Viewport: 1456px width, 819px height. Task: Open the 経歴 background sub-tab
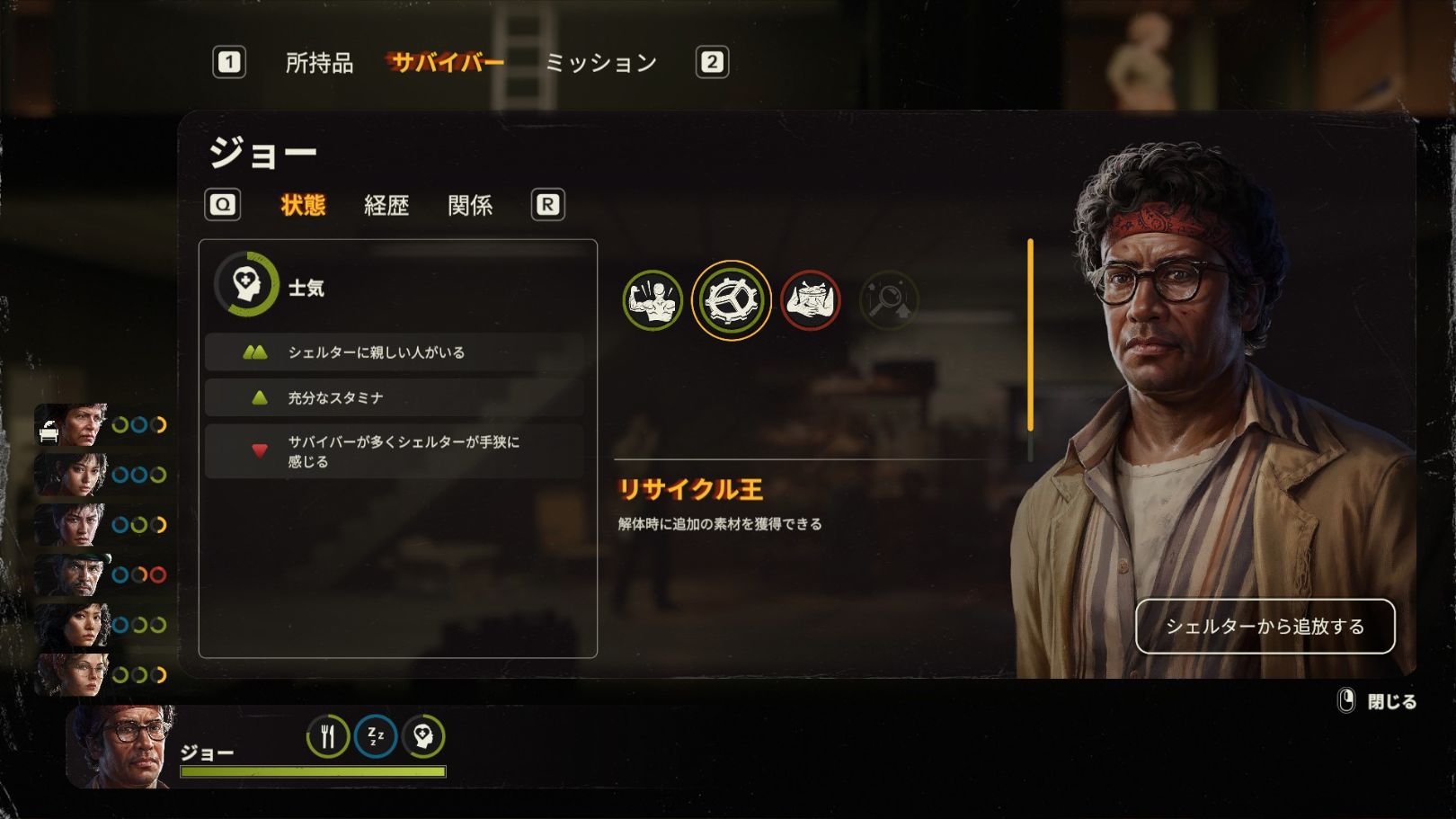click(386, 205)
